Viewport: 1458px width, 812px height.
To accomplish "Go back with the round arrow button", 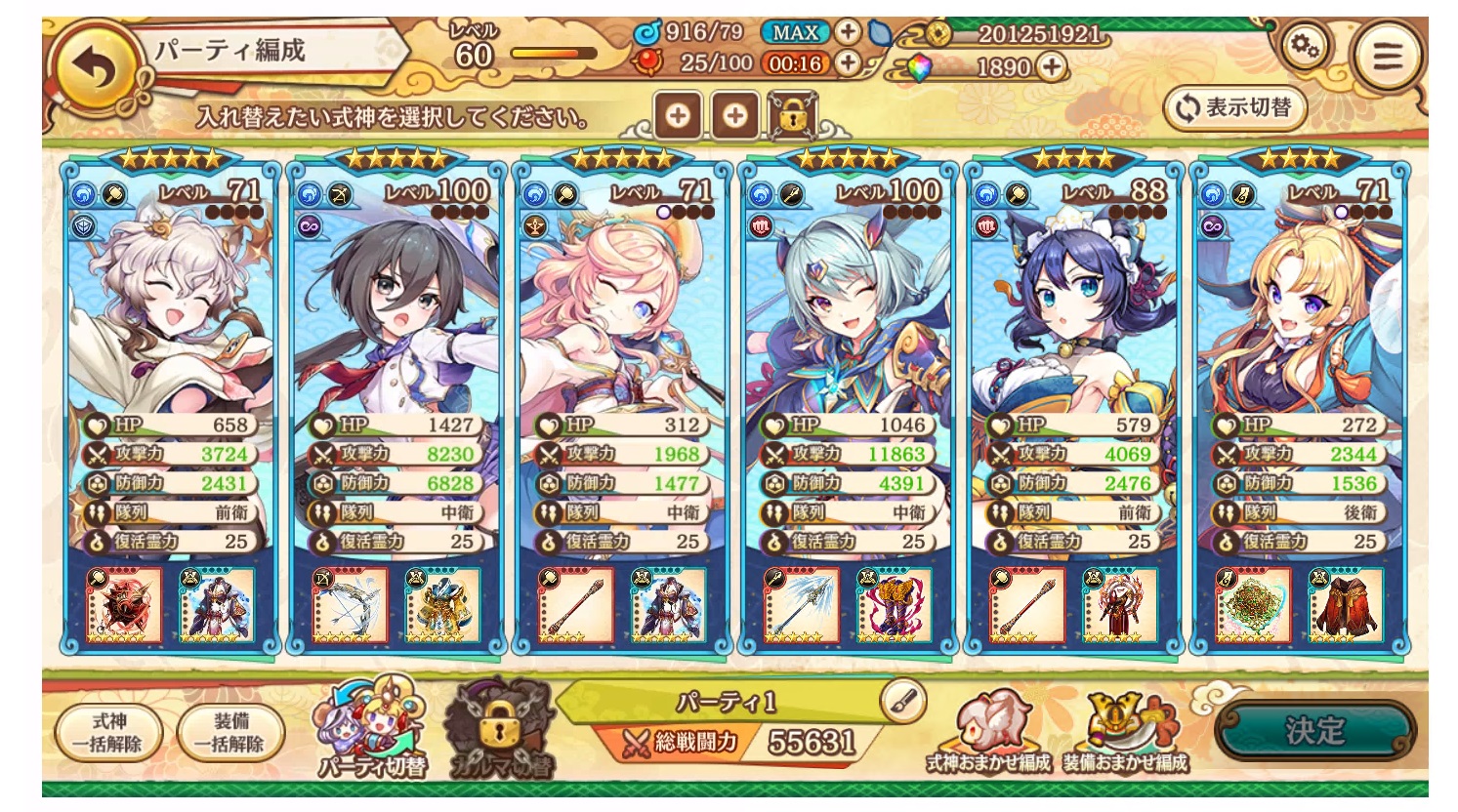I will click(97, 68).
